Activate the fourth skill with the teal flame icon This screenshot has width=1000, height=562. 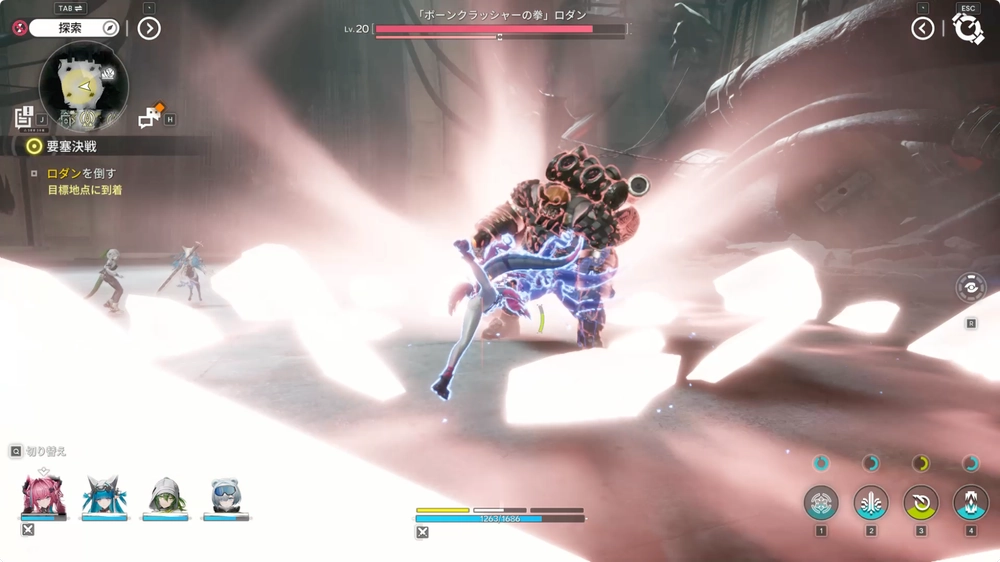coord(970,502)
